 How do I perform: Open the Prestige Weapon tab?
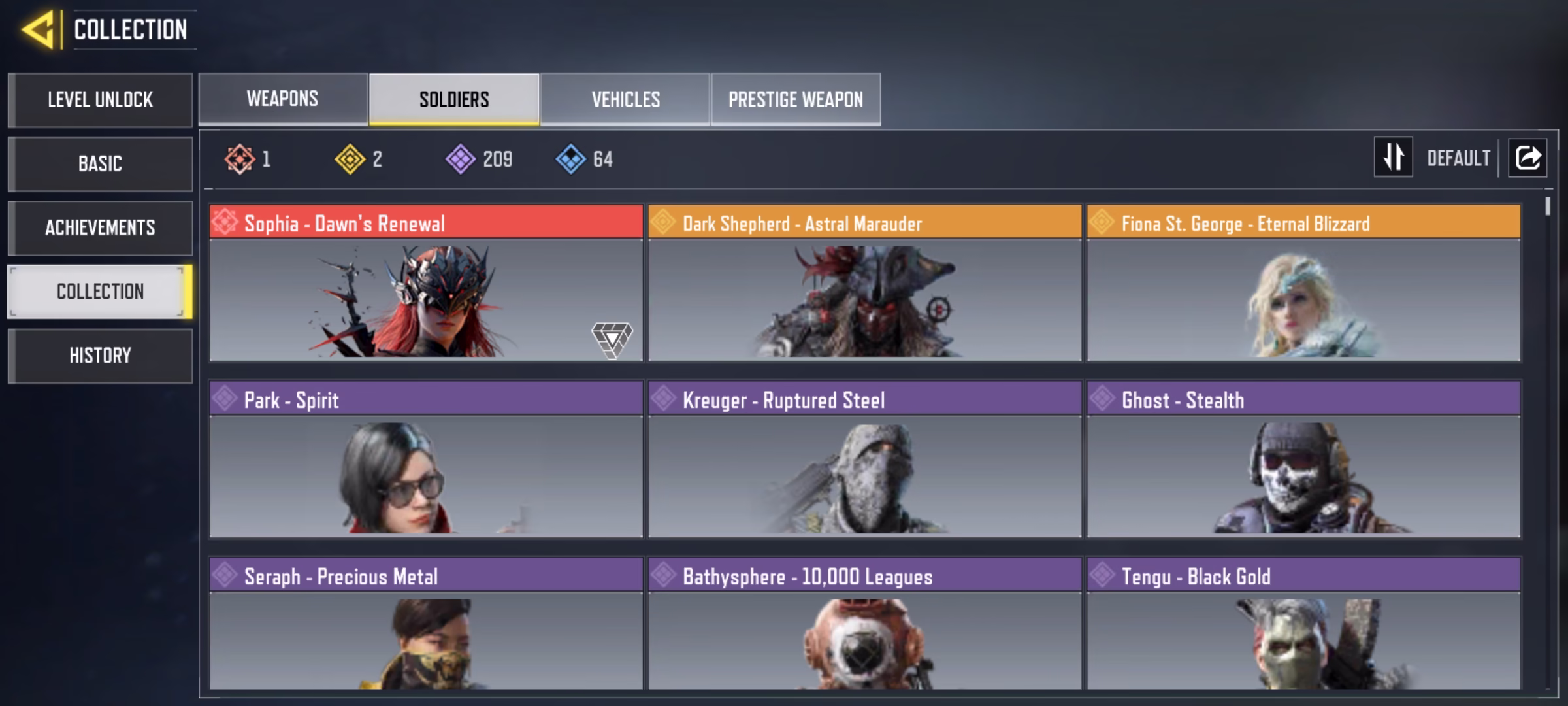(796, 99)
